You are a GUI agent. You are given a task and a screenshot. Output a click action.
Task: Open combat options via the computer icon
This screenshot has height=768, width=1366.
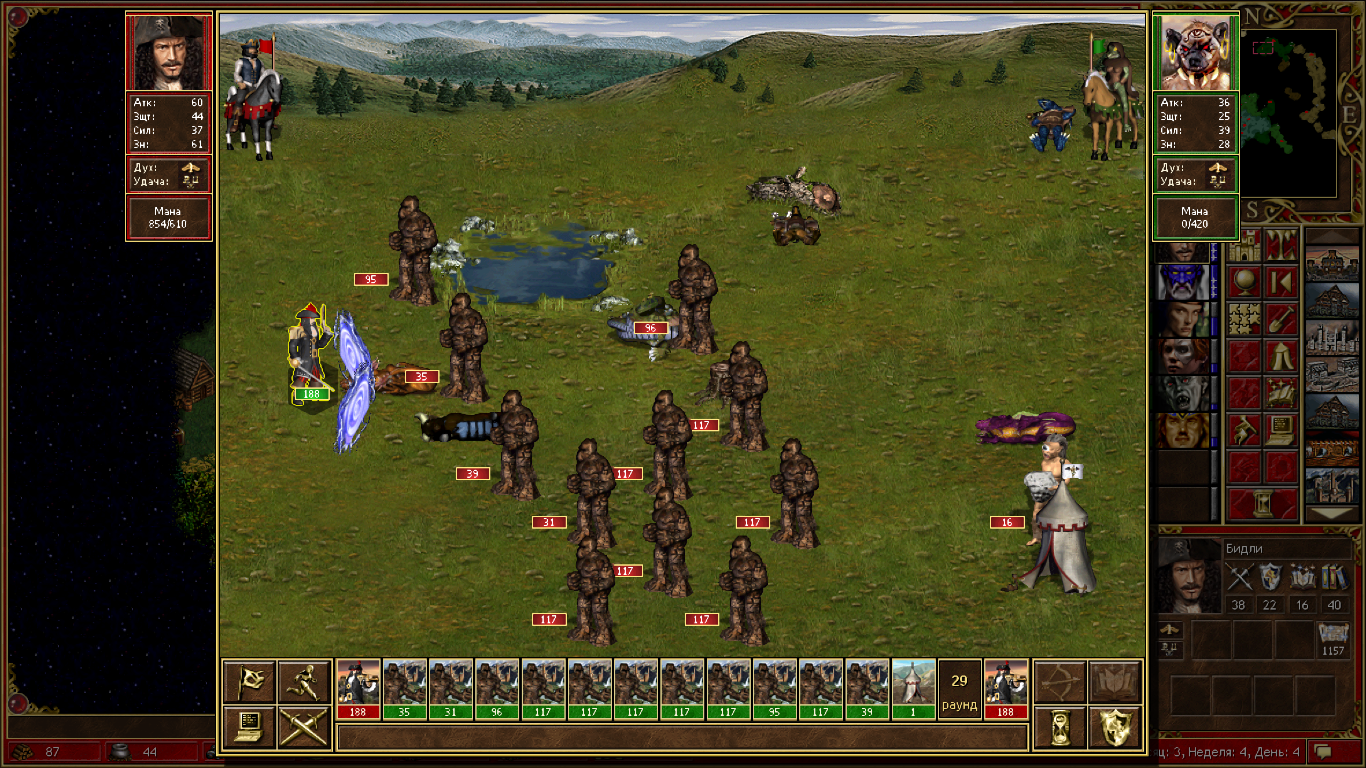tap(249, 727)
